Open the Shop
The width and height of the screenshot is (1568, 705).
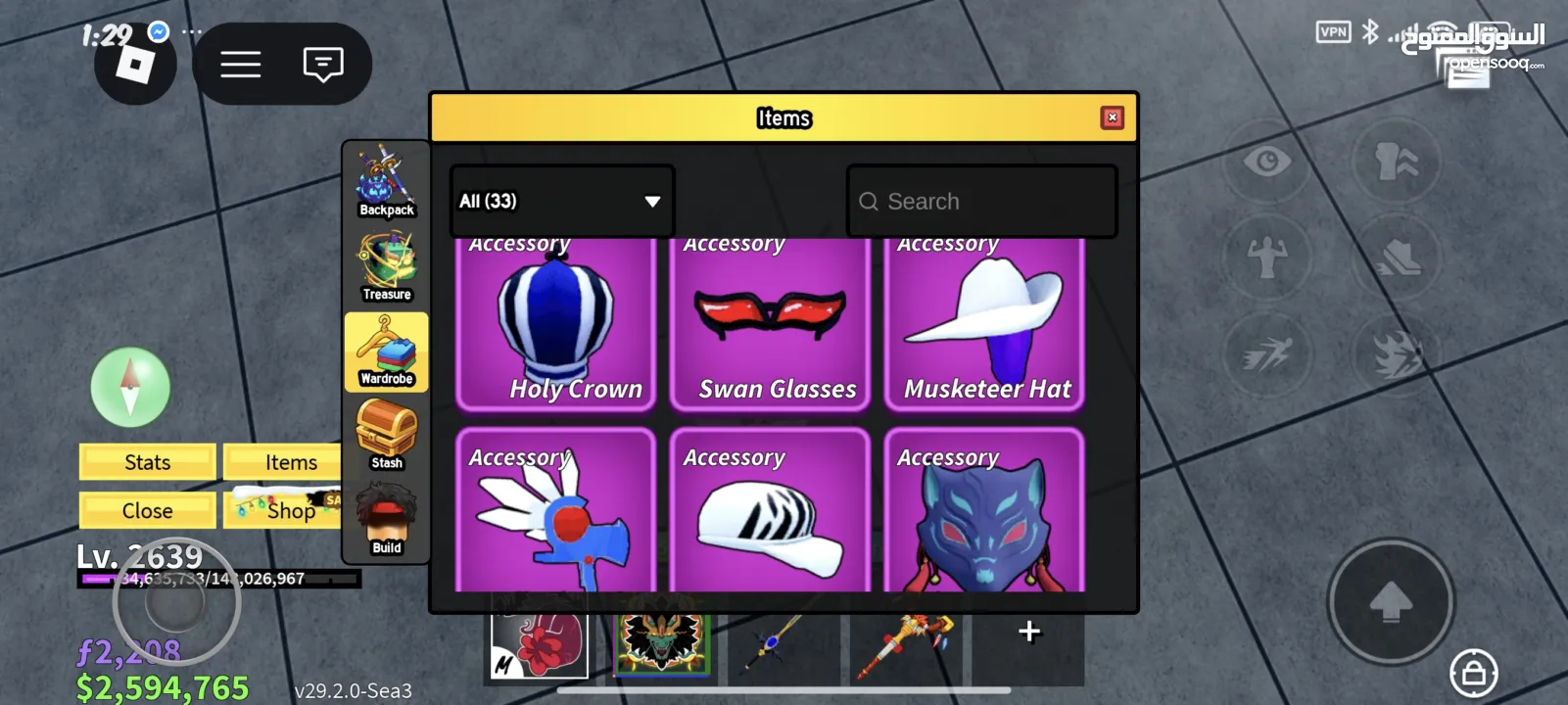pos(283,510)
